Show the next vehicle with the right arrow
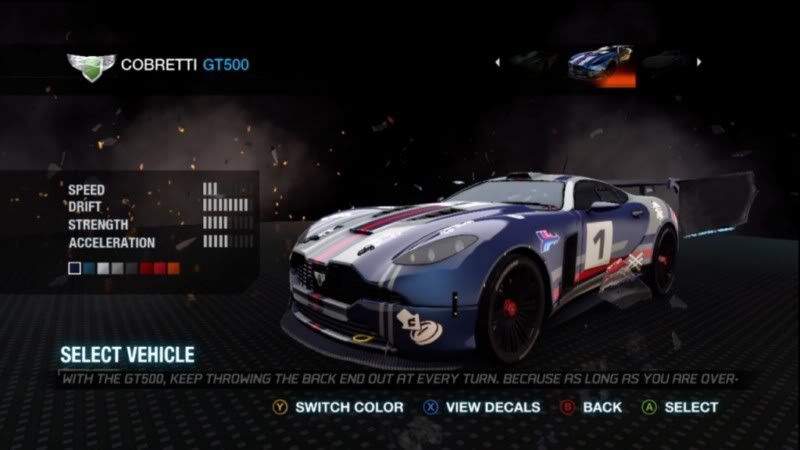 coord(699,62)
